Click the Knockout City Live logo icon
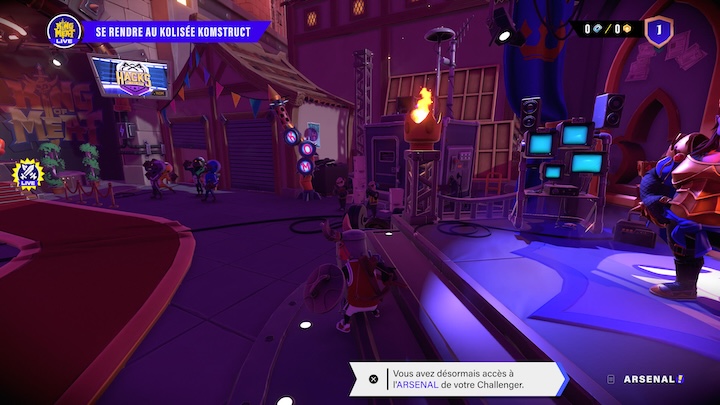This screenshot has width=720, height=405. 62,30
